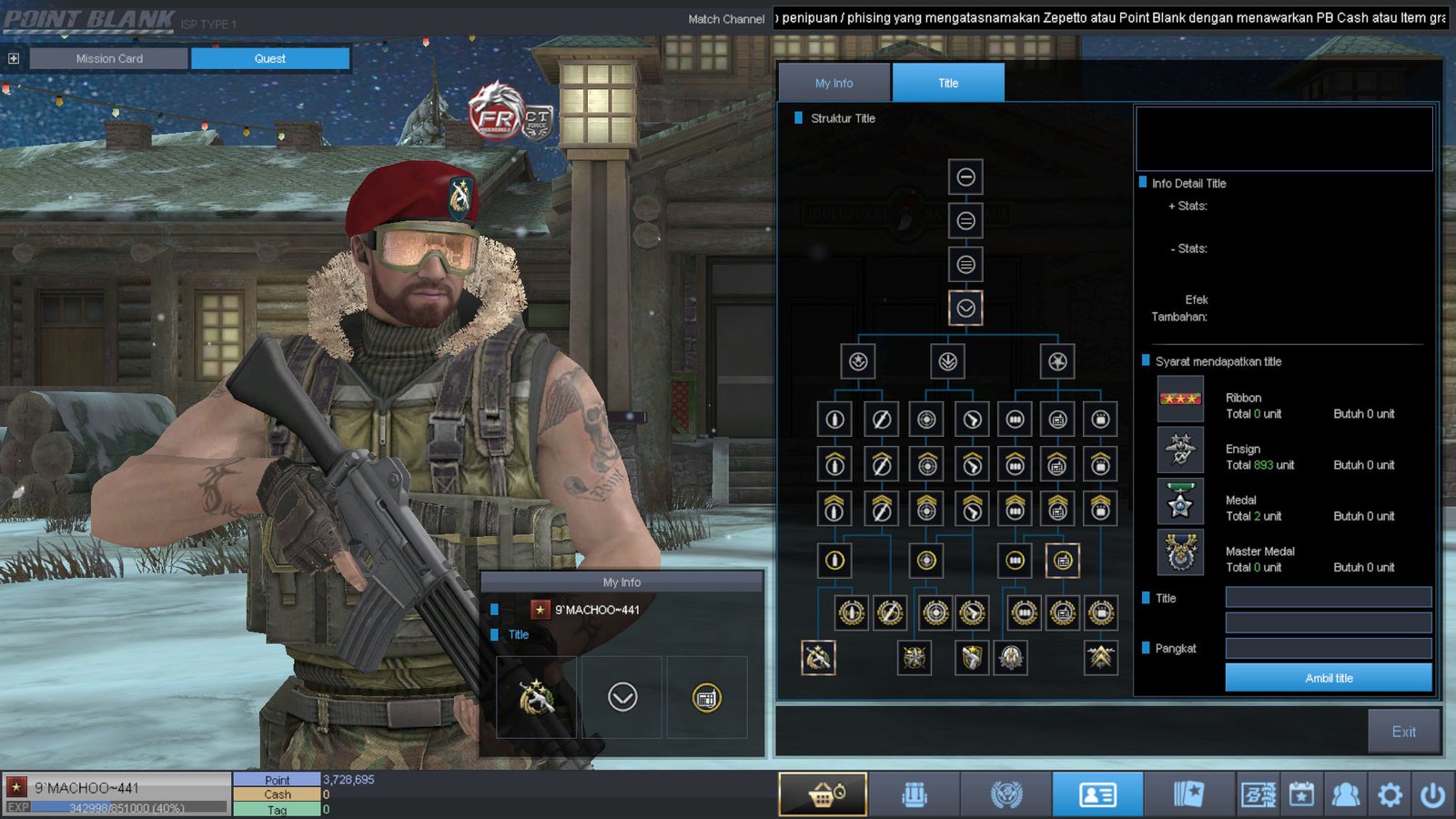This screenshot has width=1456, height=819.
Task: Open the Mission Card tab
Action: tap(109, 58)
